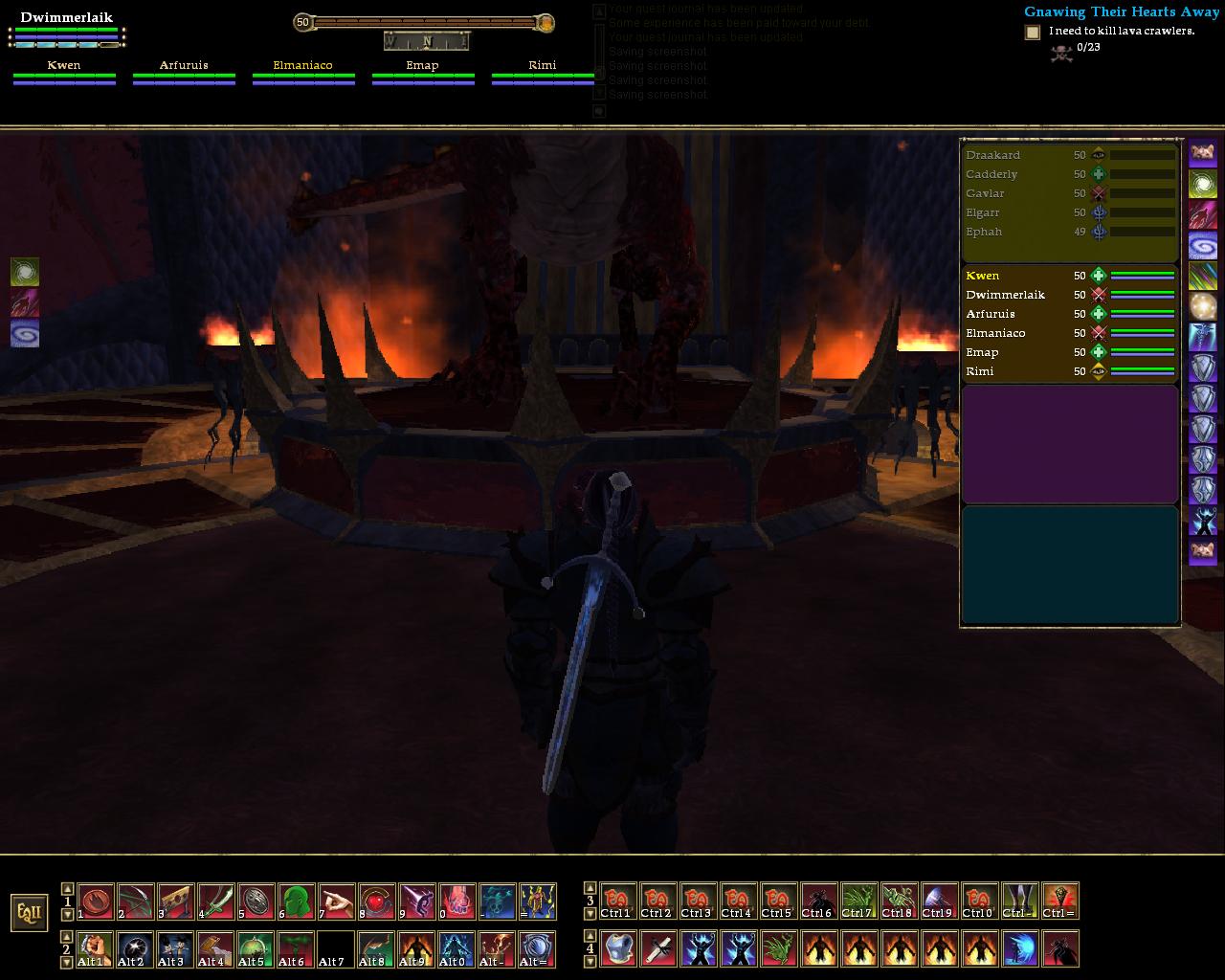Use the pointing hand ability in slot 7

click(337, 902)
